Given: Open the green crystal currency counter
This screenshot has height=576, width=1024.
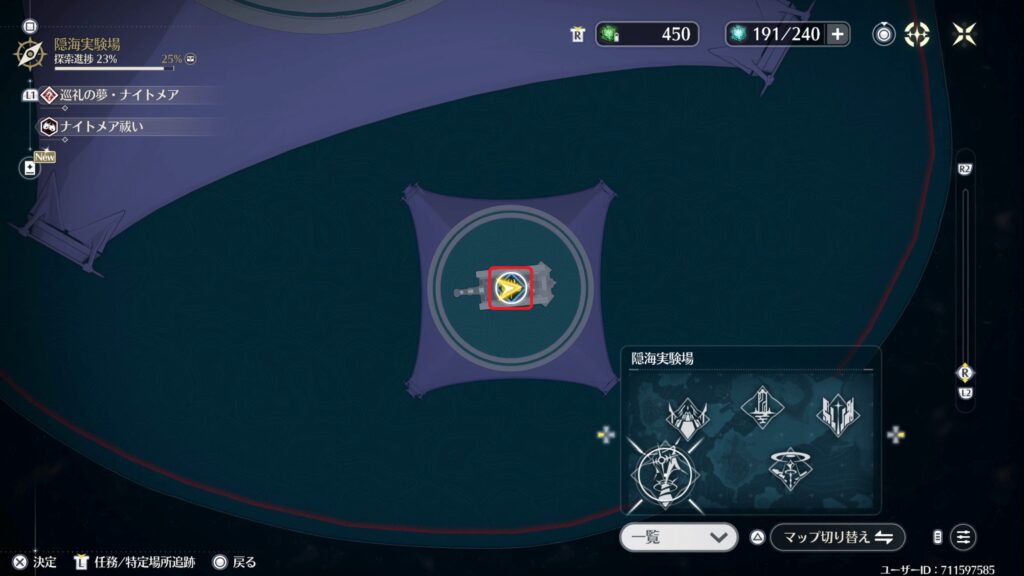Looking at the screenshot, I should [x=647, y=34].
